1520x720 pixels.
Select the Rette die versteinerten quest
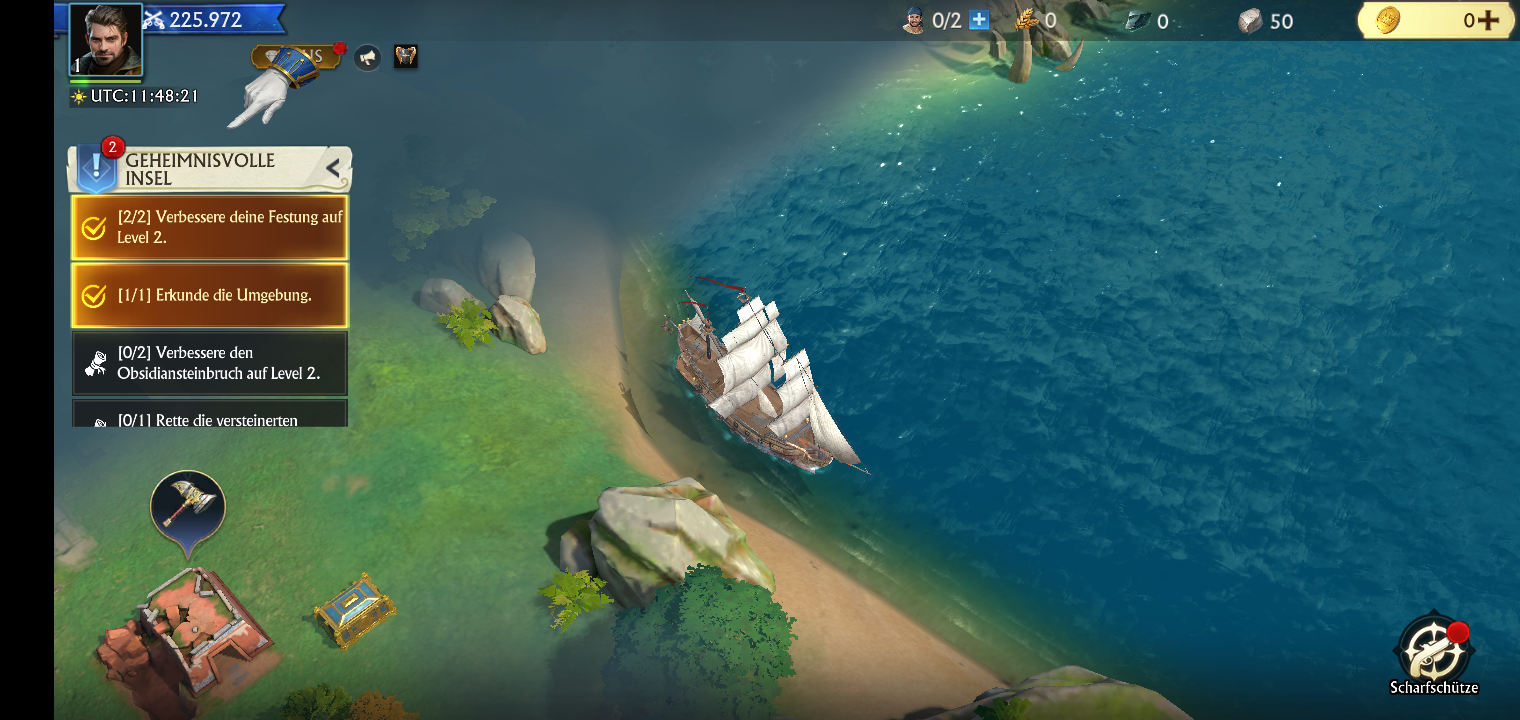(210, 416)
